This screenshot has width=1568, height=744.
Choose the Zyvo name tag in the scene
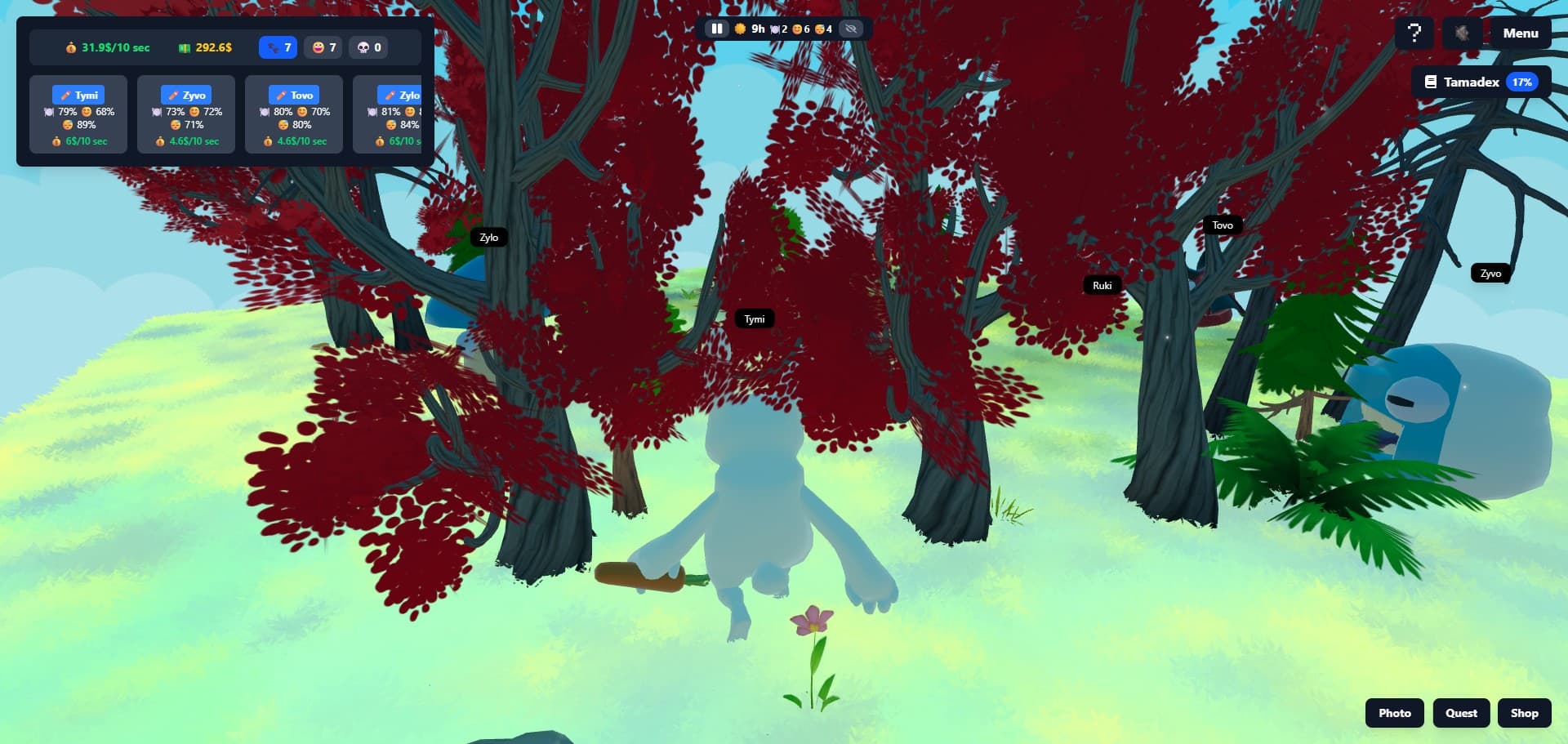pos(1490,274)
